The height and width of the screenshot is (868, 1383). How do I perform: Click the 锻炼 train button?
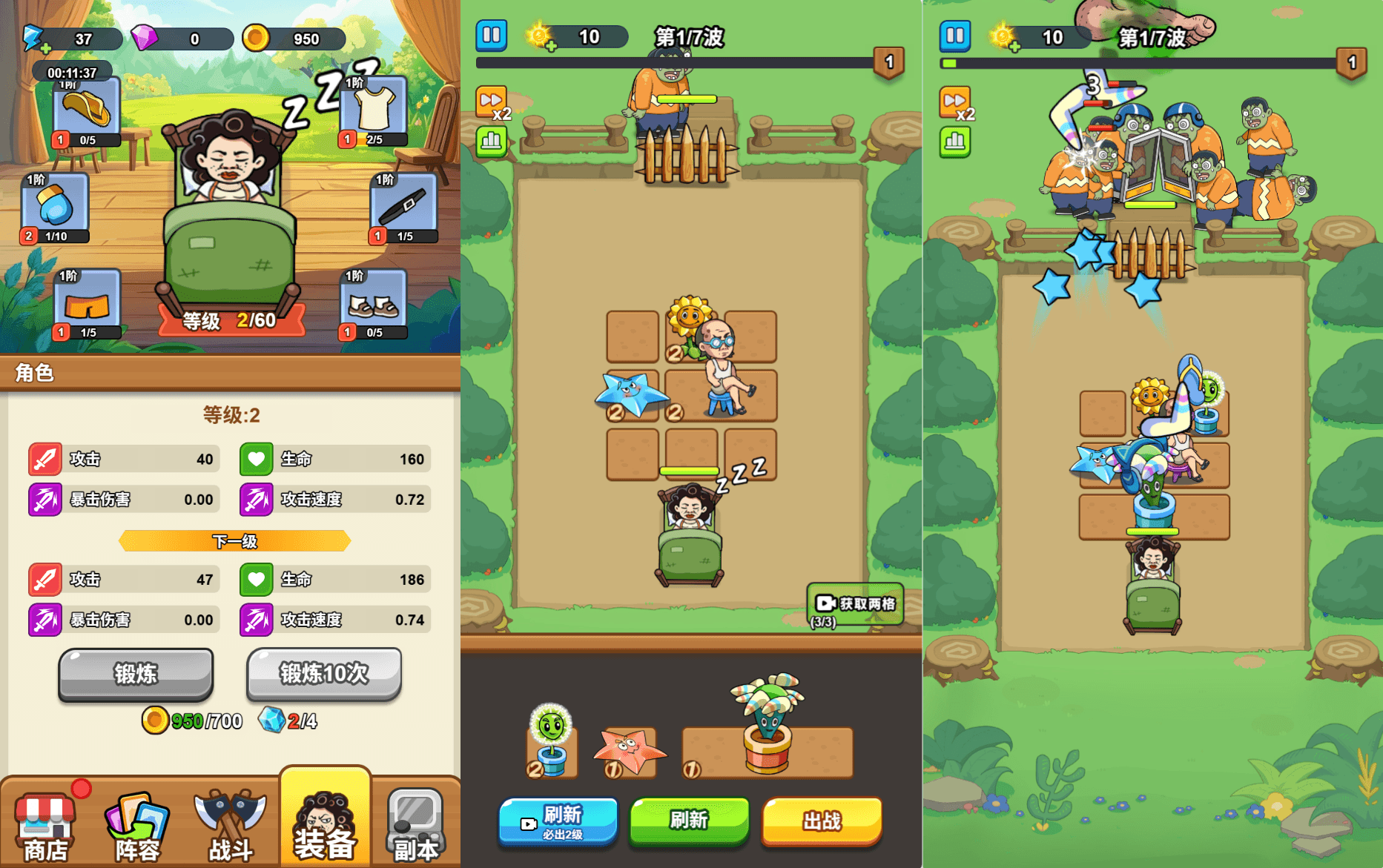tap(136, 674)
